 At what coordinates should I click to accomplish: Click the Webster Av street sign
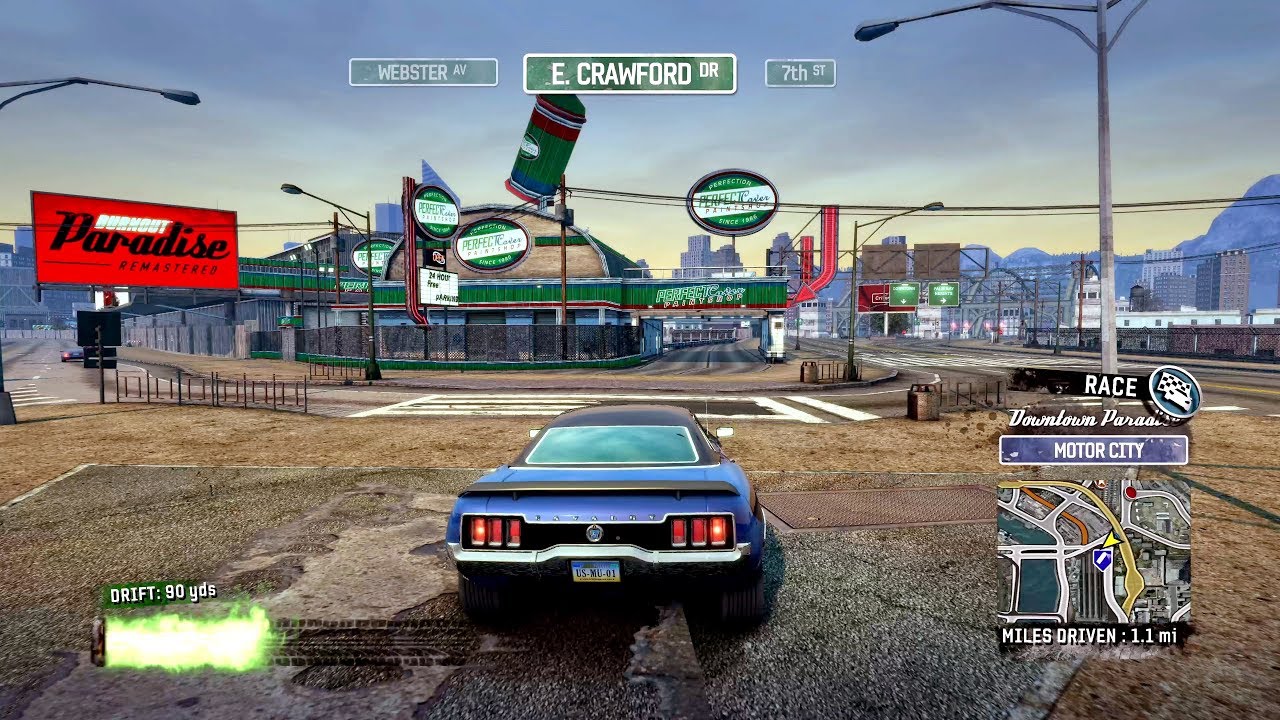point(423,72)
